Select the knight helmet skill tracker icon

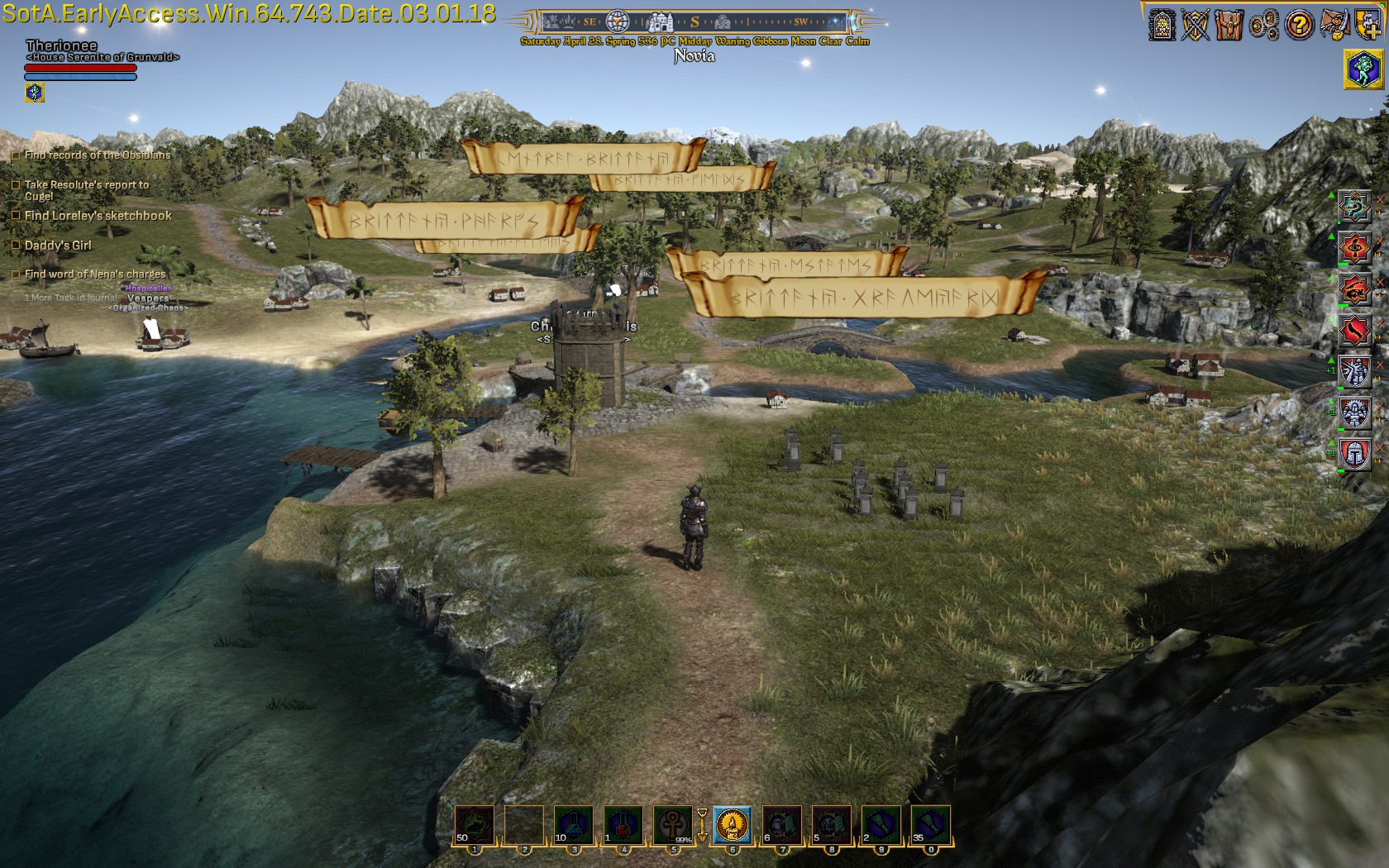pos(1355,454)
